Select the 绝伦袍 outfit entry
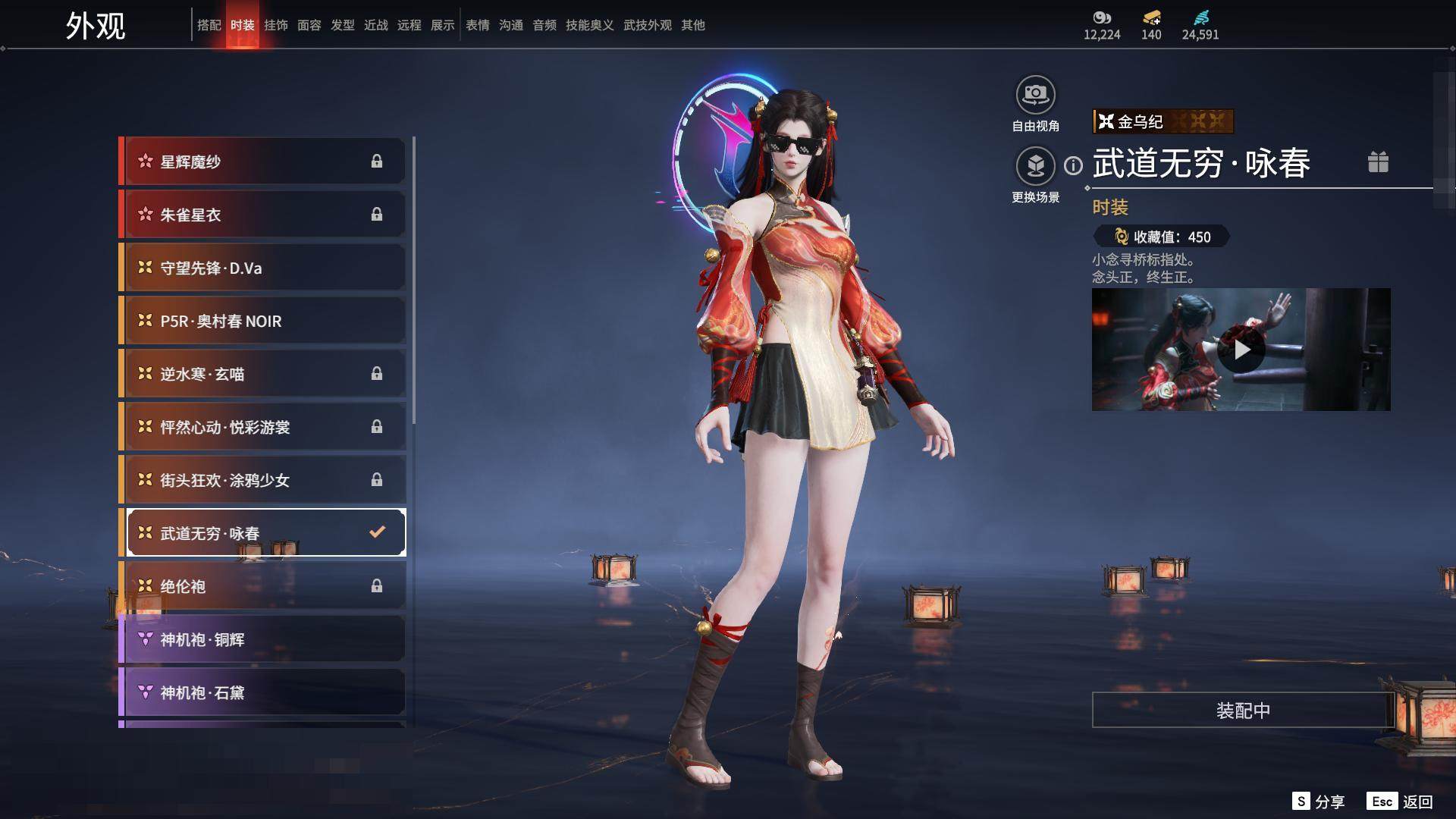Screen dimensions: 1456x819 coord(262,586)
